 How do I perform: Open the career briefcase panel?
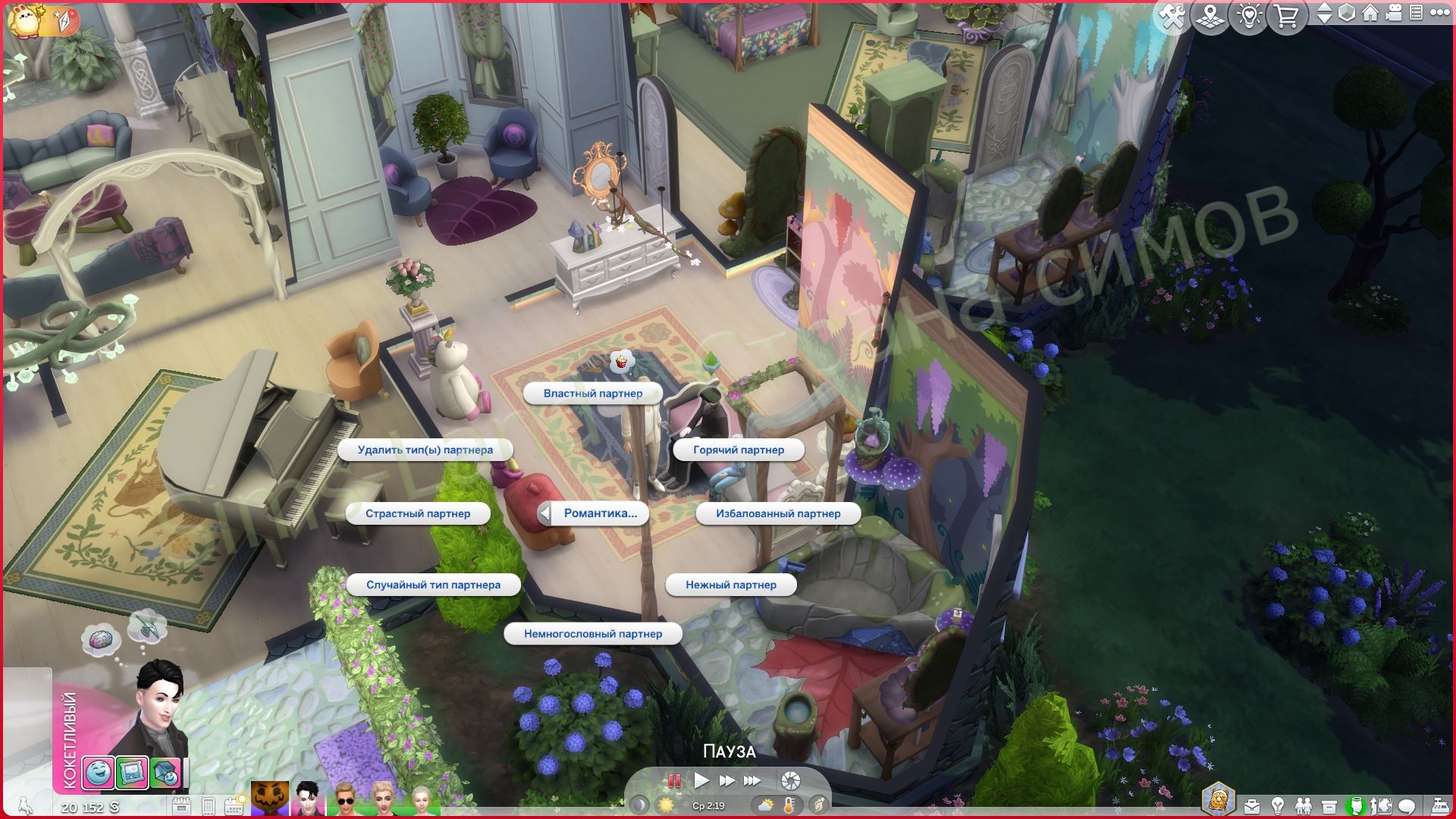pos(1251,805)
